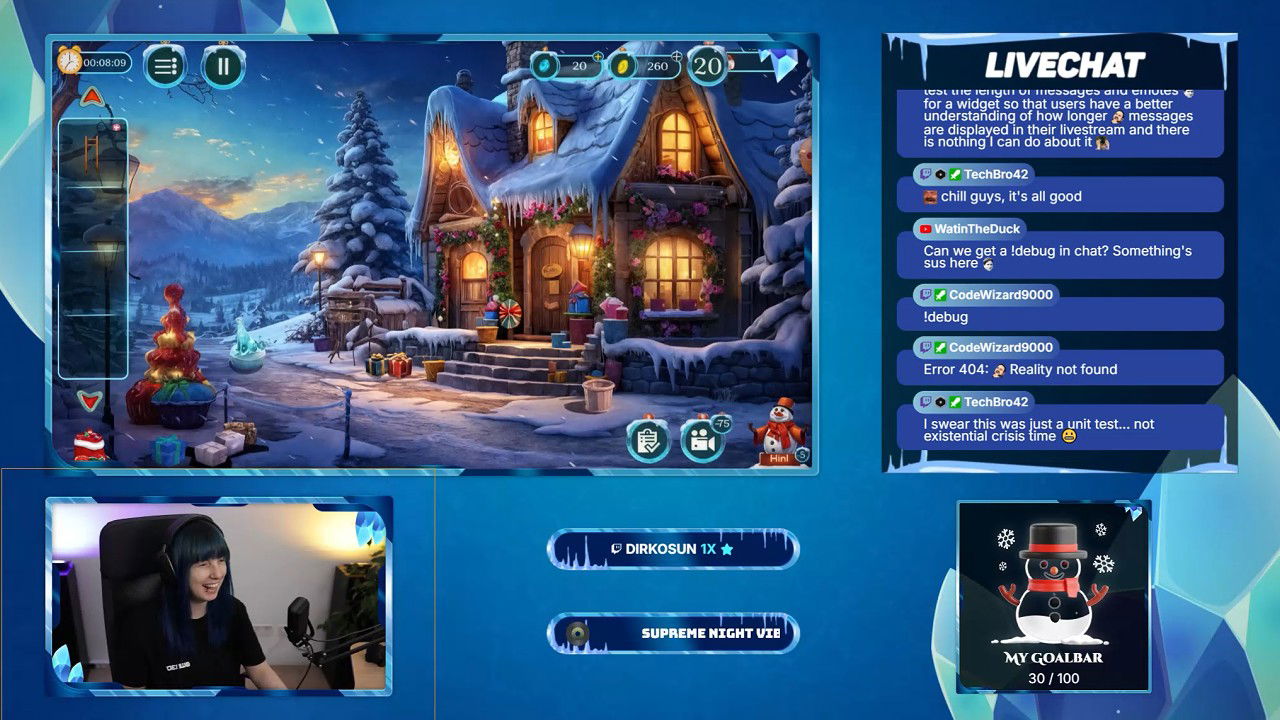This screenshot has width=1280, height=720.
Task: Pause the game using the pause icon
Action: point(222,66)
